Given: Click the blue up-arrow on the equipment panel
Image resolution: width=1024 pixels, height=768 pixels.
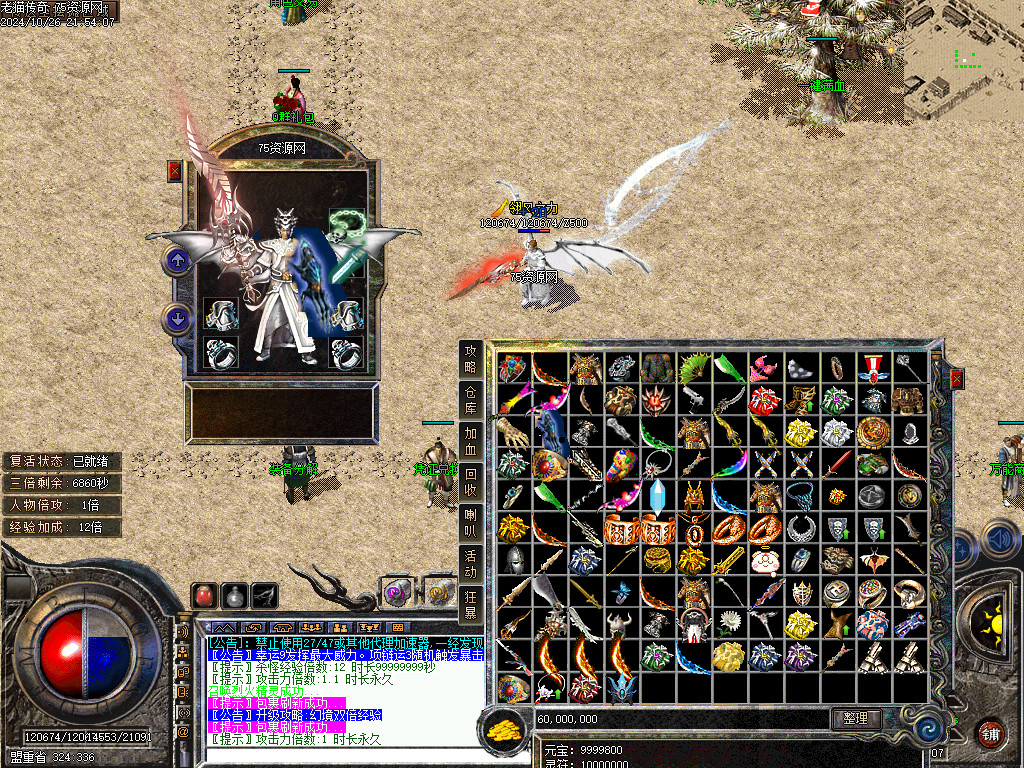Looking at the screenshot, I should 177,262.
